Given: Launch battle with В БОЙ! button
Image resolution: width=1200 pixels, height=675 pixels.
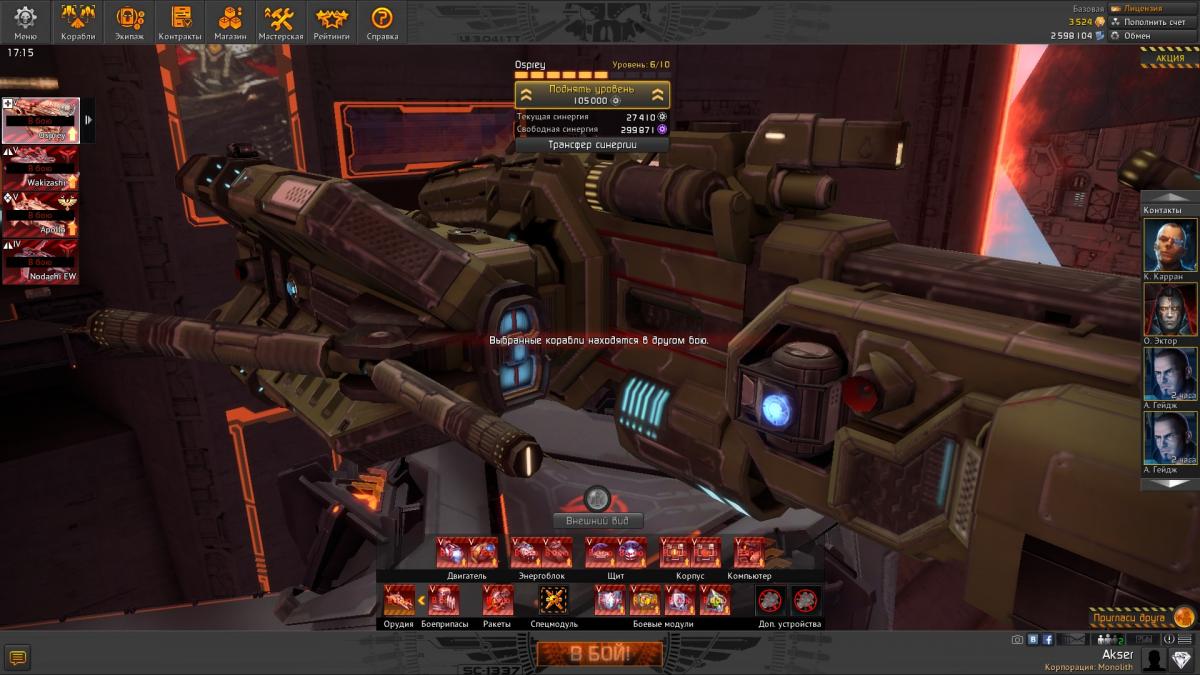Looking at the screenshot, I should click(599, 655).
